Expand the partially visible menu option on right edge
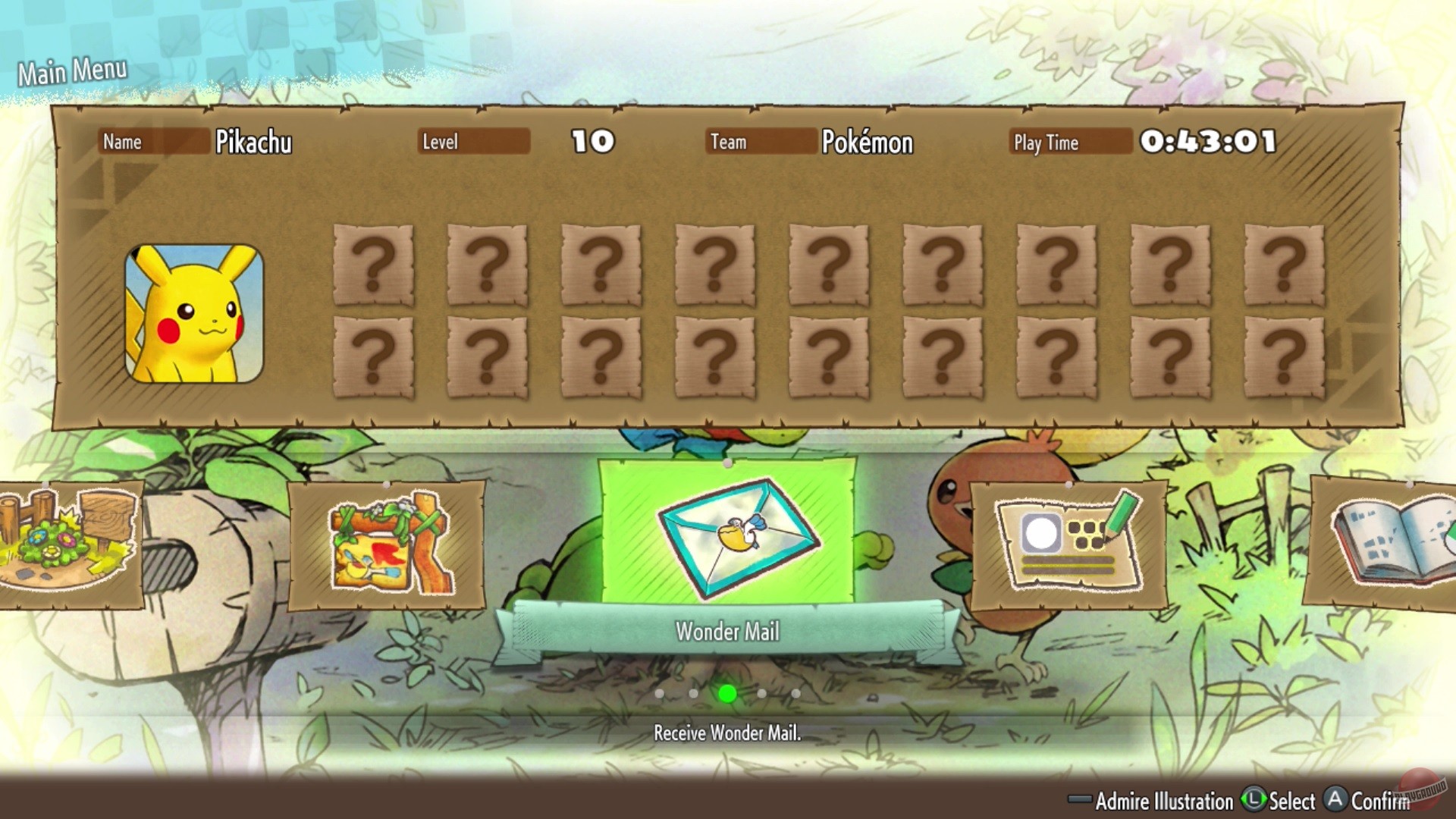Image resolution: width=1456 pixels, height=819 pixels. pyautogui.click(x=1407, y=542)
